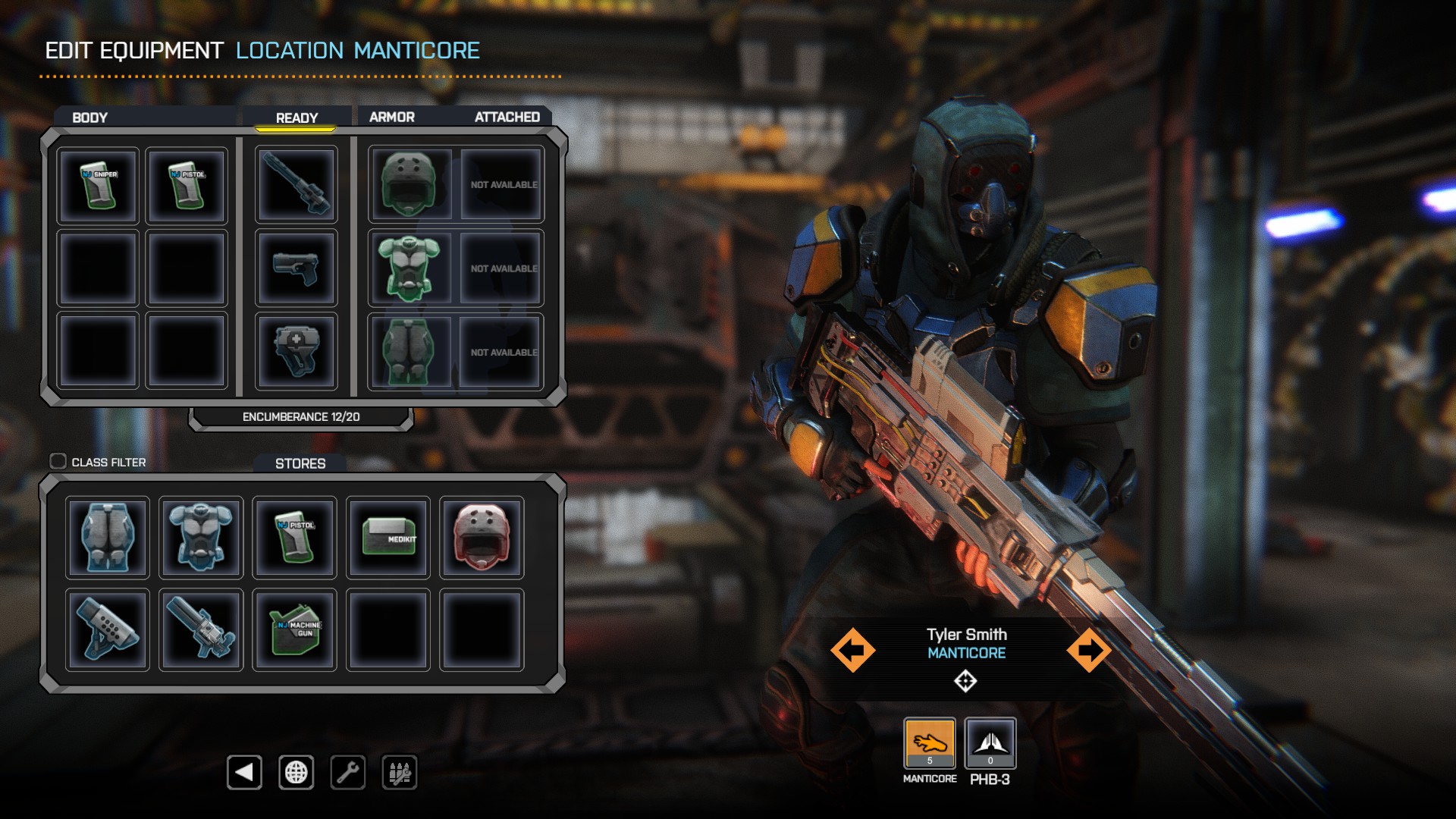The image size is (1456, 819).
Task: Select the machine gun ammo box
Action: (x=295, y=629)
